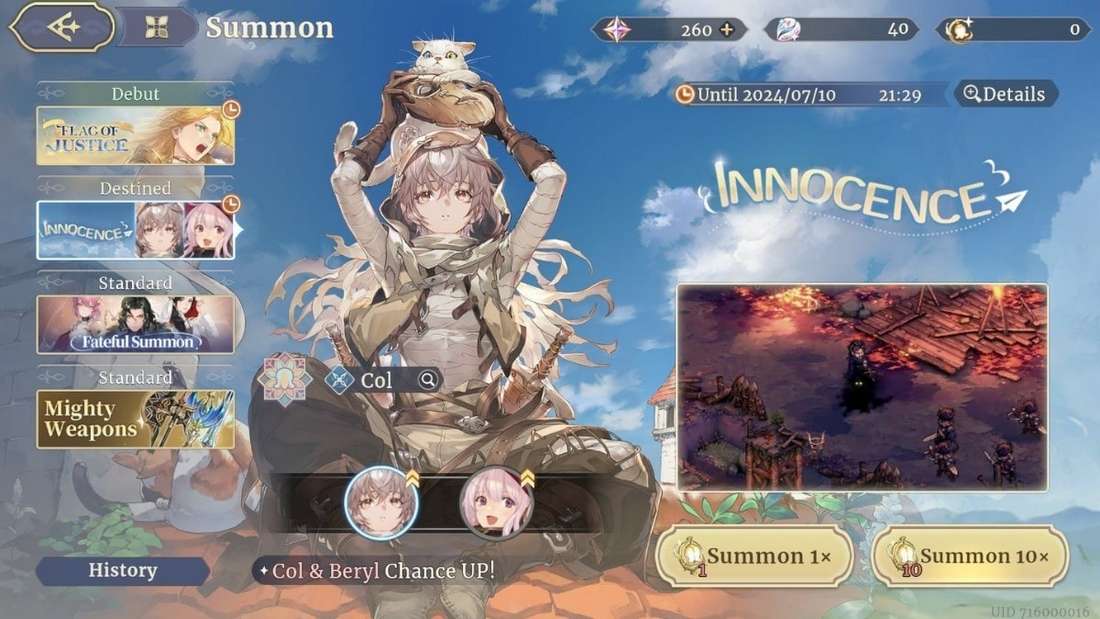Open the four-square home menu icon

click(x=157, y=27)
